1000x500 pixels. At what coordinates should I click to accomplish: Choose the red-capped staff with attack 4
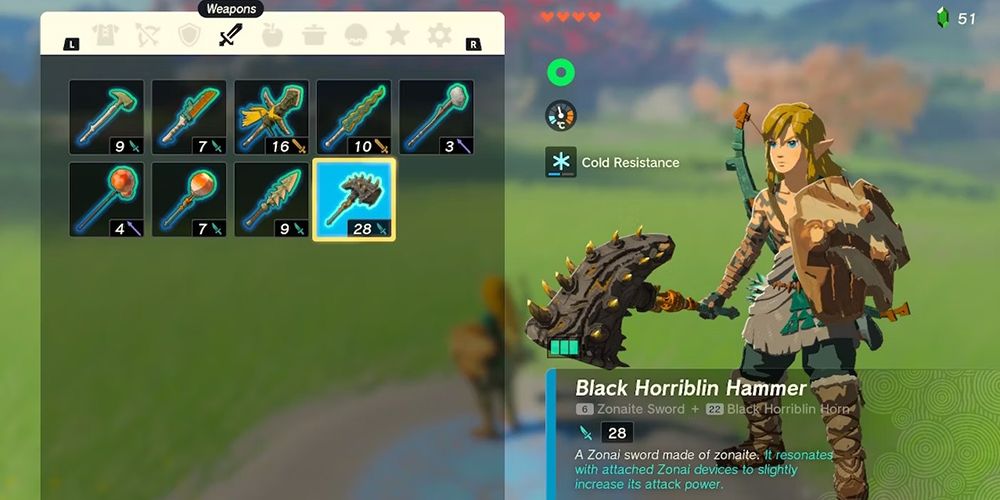tap(106, 200)
